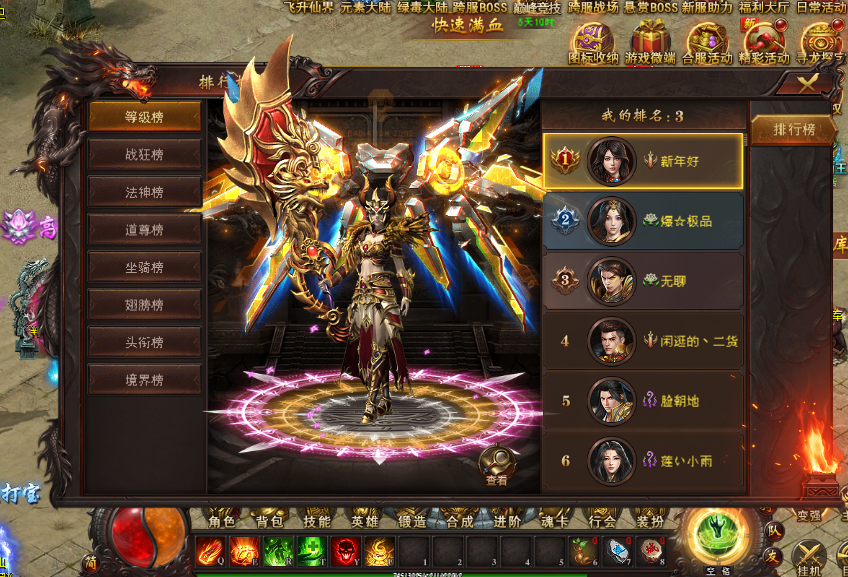Open the 背包 bag menu
The height and width of the screenshot is (577, 848).
[x=270, y=521]
